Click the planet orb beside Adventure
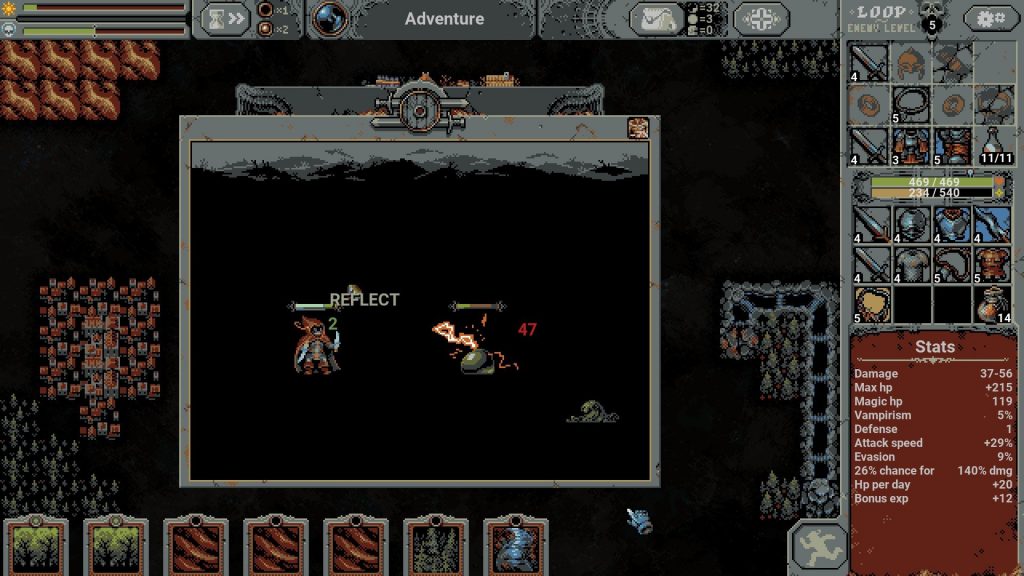Screen dimensions: 1024x576 (x=330, y=18)
